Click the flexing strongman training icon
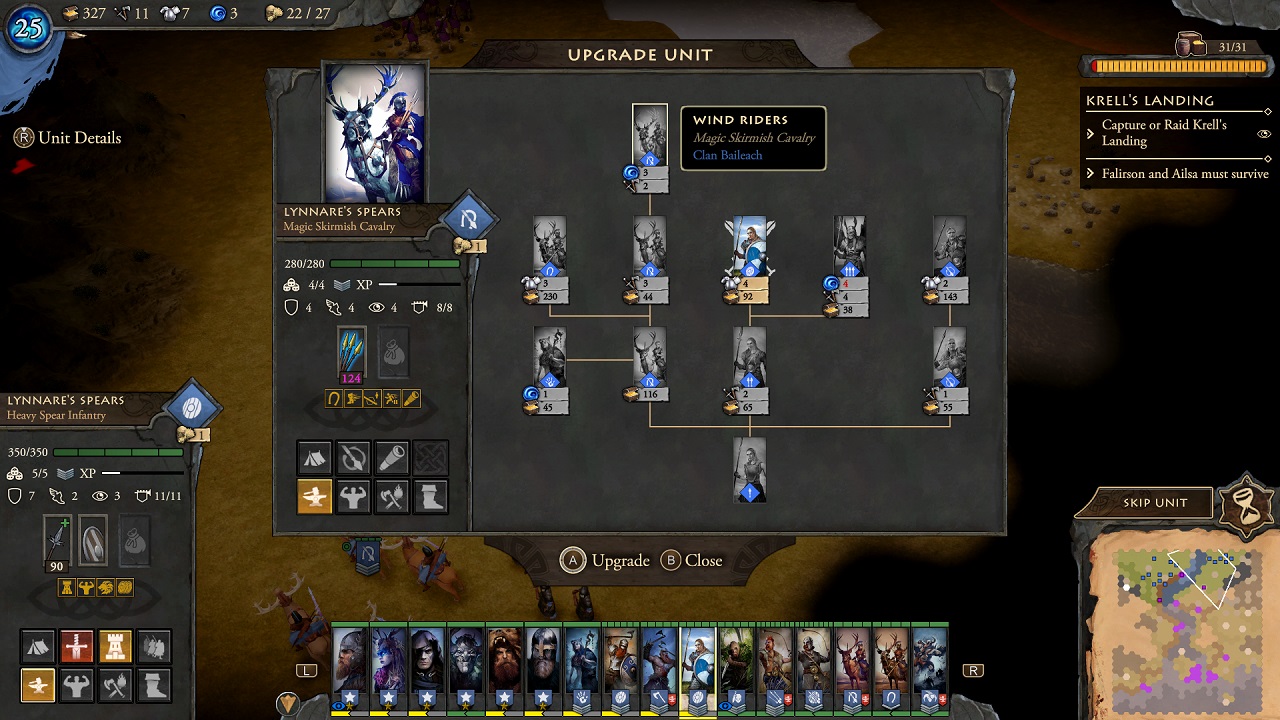The height and width of the screenshot is (720, 1280). (x=77, y=685)
